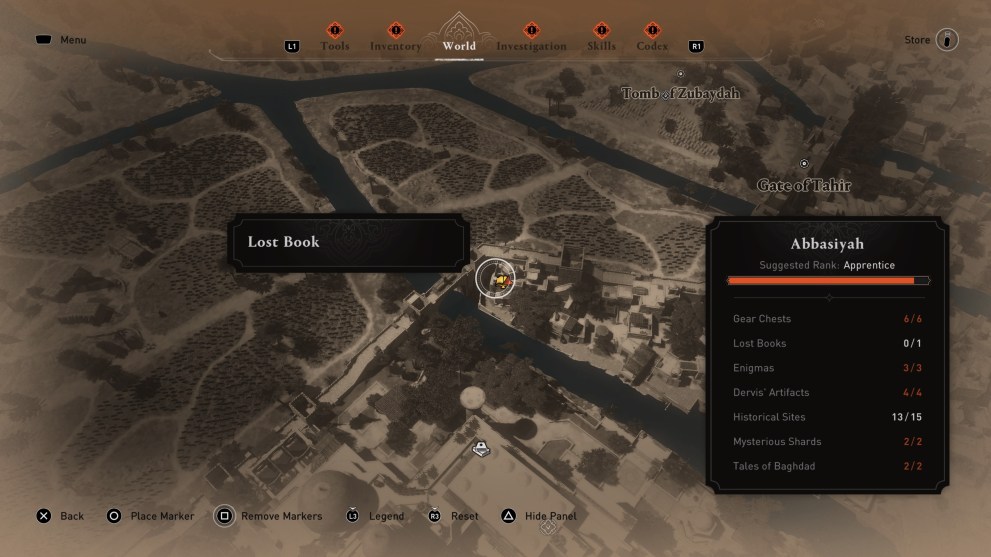Viewport: 991px width, 557px height.
Task: Select the Dervis' Artifacts row
Action: pos(827,392)
